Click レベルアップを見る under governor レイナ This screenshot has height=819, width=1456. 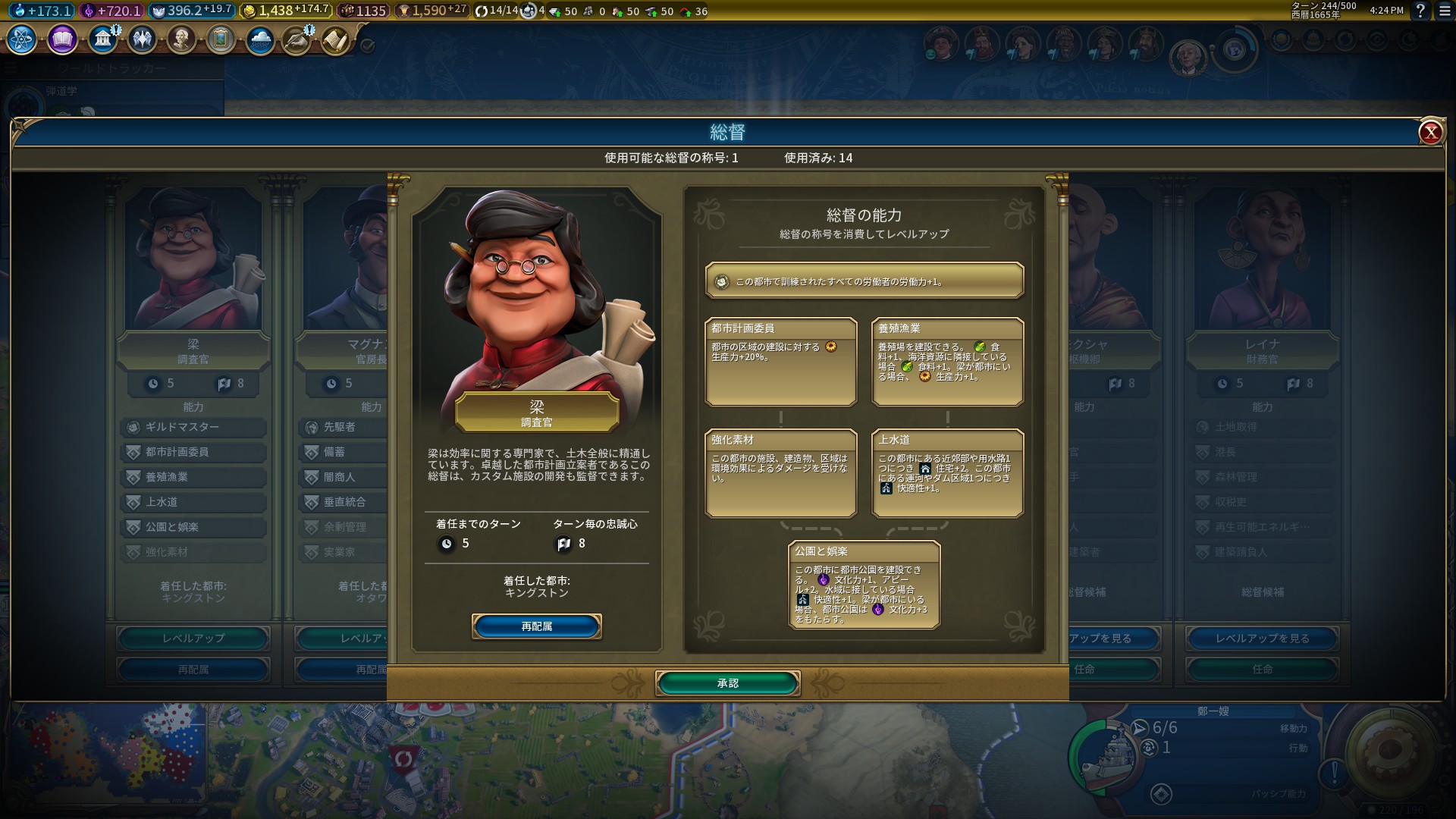point(1262,639)
